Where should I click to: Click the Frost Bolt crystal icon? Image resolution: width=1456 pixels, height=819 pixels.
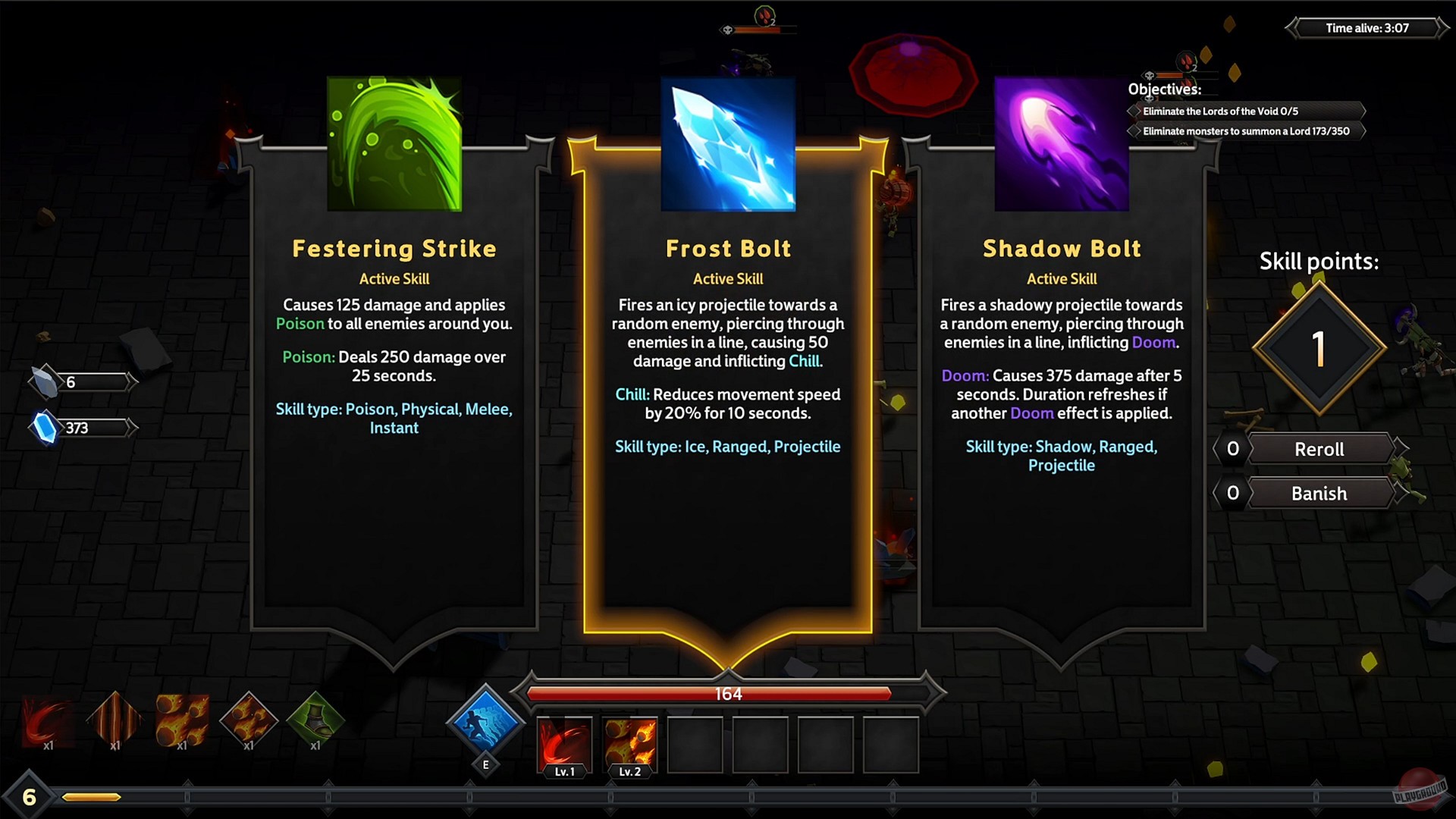pyautogui.click(x=727, y=143)
